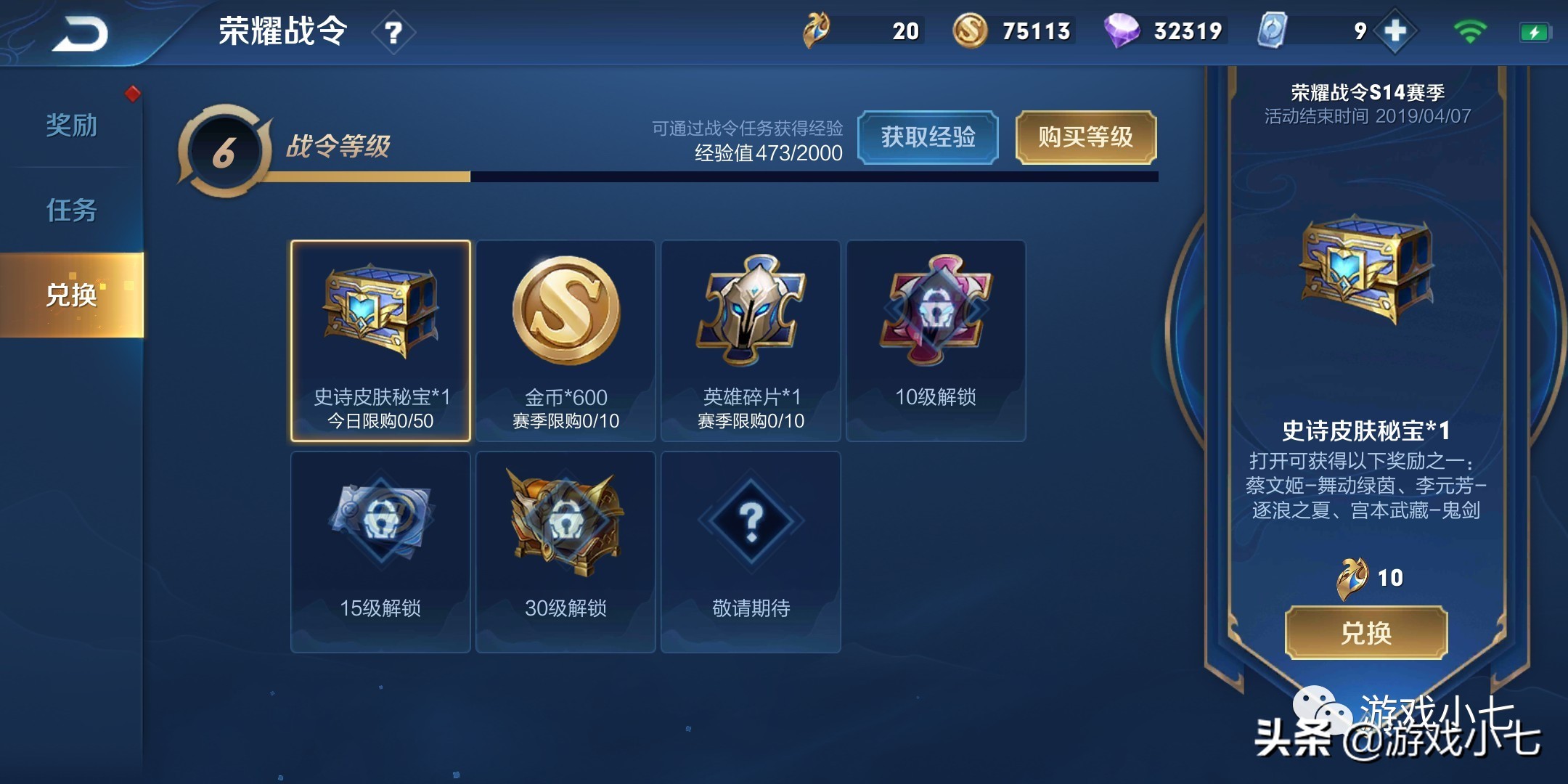Image resolution: width=1568 pixels, height=784 pixels.
Task: Select the 史诗皮肤秘宝 chest reward item
Action: coord(381,338)
